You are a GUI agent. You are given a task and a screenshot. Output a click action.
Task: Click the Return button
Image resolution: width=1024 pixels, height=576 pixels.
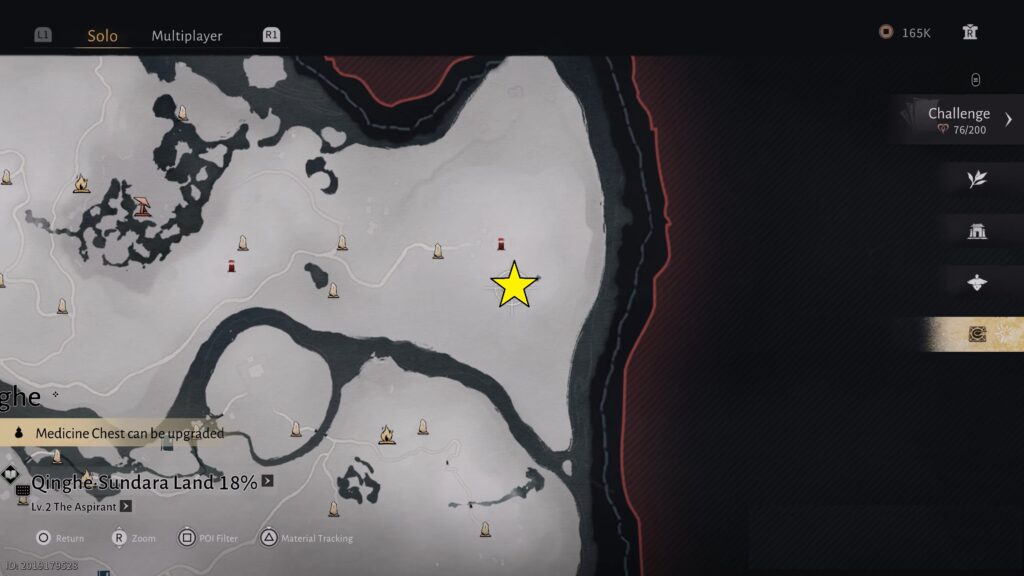coord(60,538)
